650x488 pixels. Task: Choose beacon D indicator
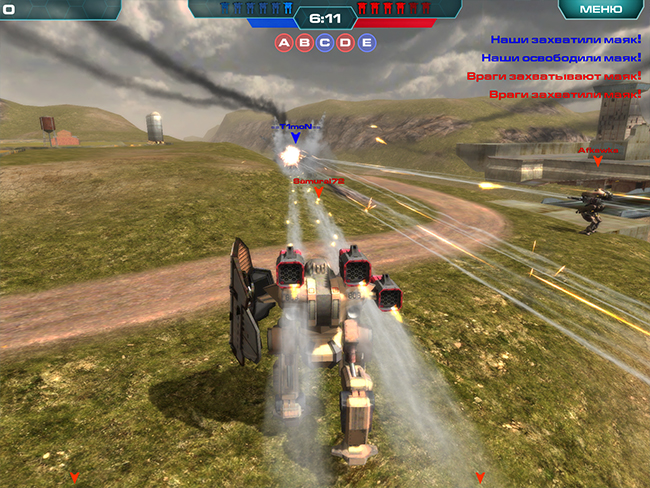pyautogui.click(x=346, y=42)
